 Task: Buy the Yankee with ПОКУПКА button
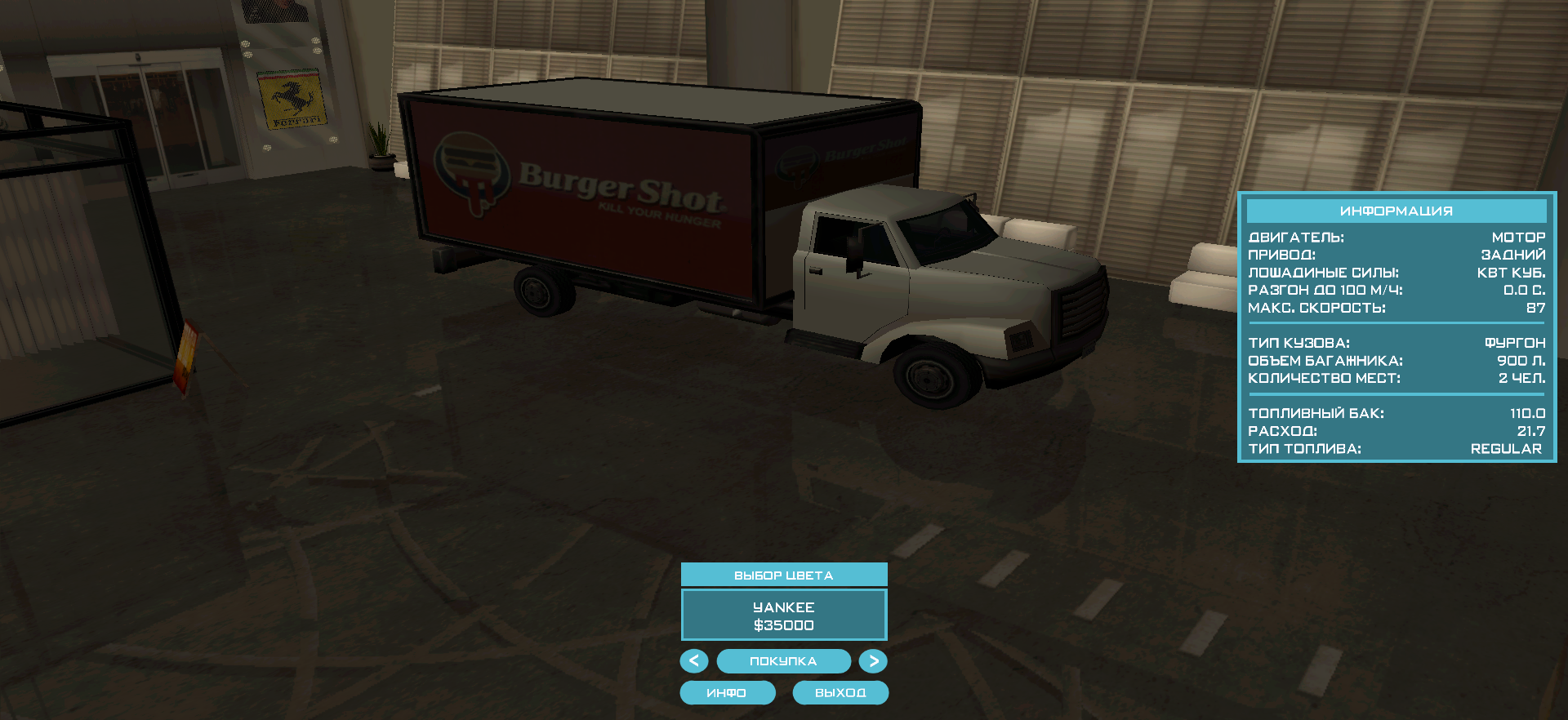pyautogui.click(x=783, y=660)
